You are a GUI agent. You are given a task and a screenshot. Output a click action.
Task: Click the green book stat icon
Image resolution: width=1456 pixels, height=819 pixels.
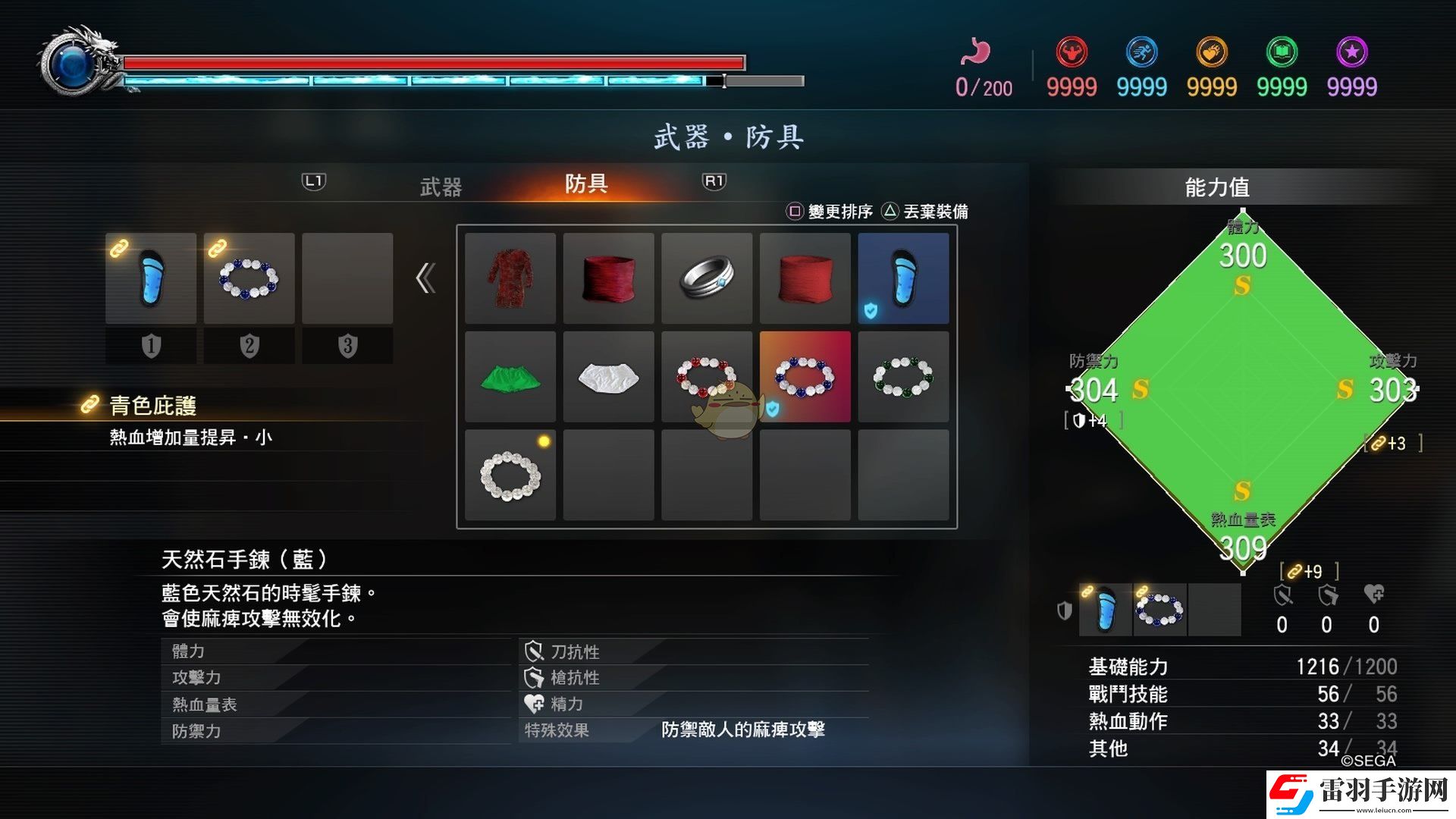point(1282,52)
